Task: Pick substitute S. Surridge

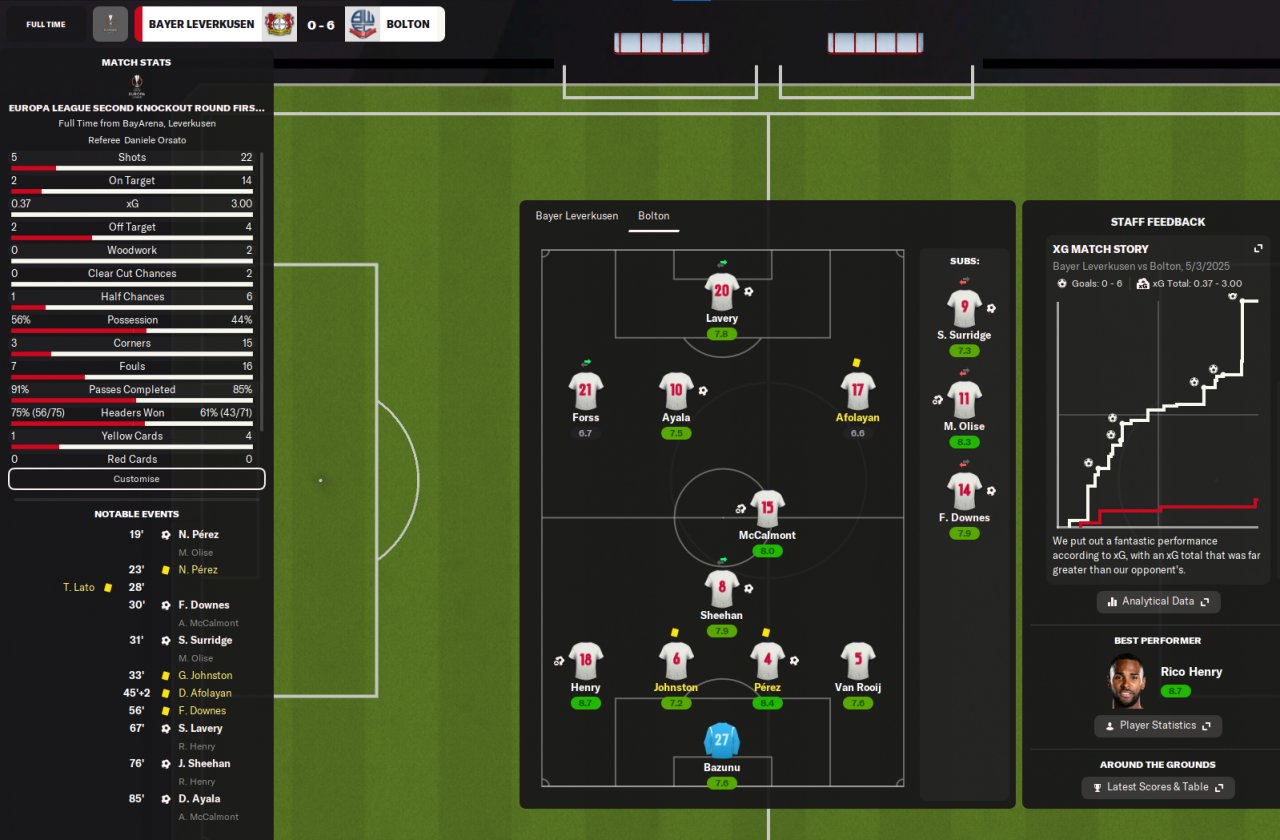Action: pos(964,308)
